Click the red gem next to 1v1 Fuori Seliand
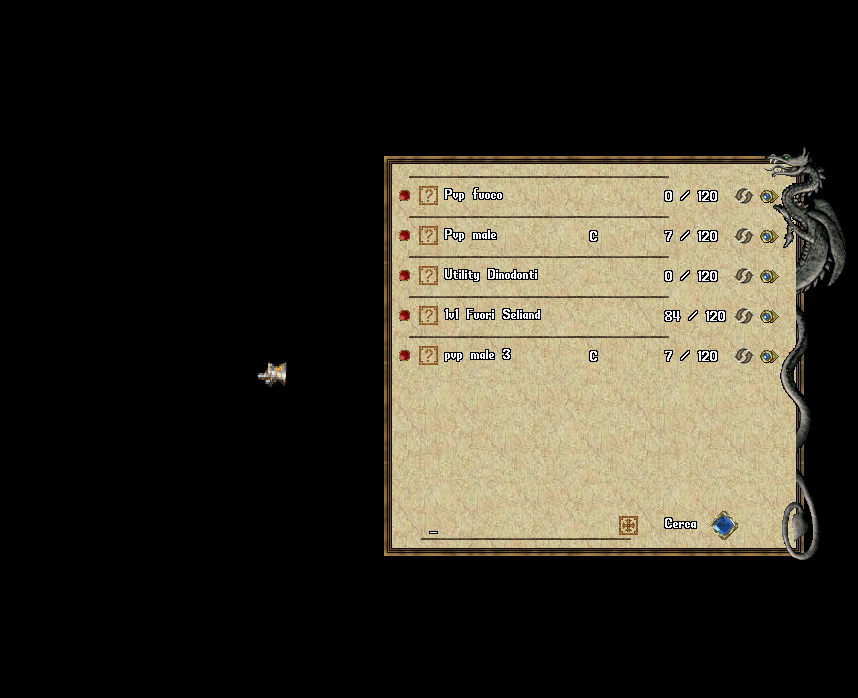 [x=405, y=315]
